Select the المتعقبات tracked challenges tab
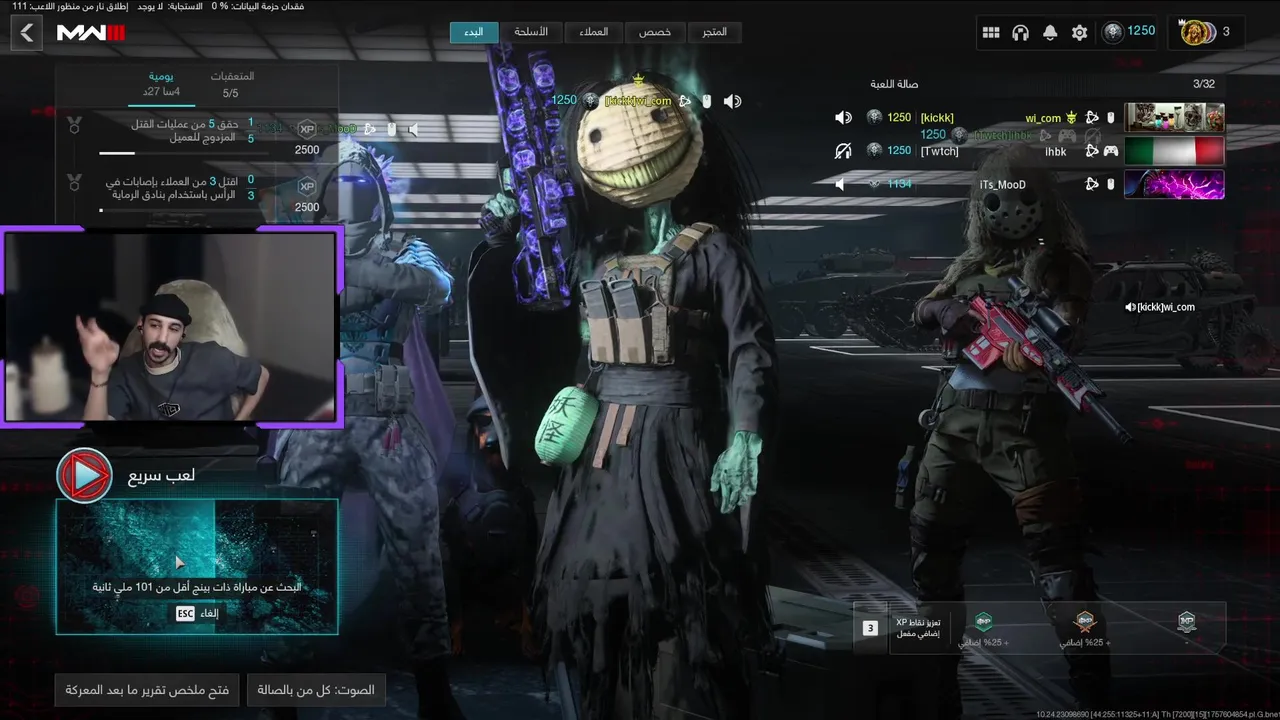This screenshot has width=1280, height=720. click(x=232, y=84)
